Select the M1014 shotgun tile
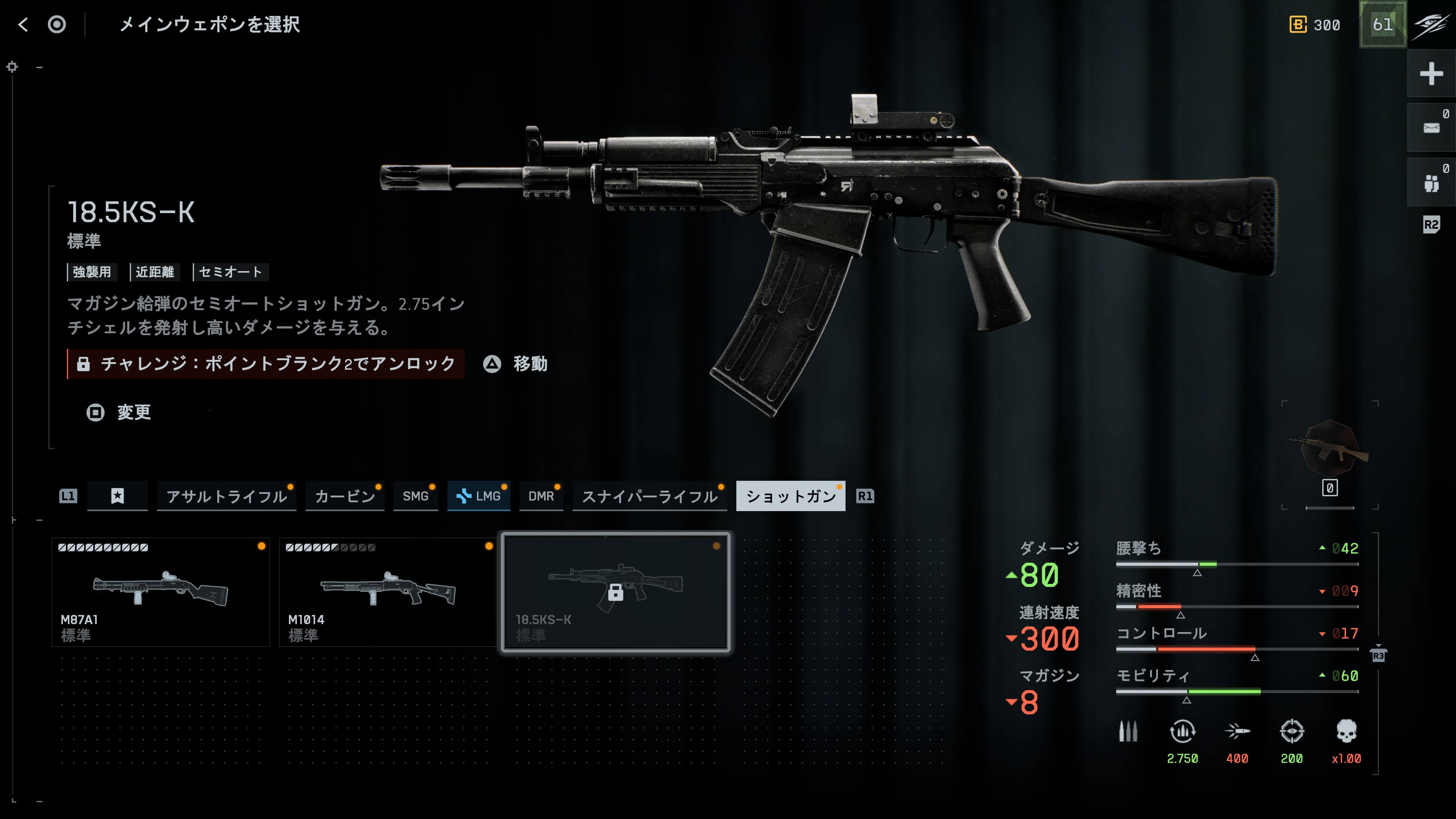1456x819 pixels. 388,592
